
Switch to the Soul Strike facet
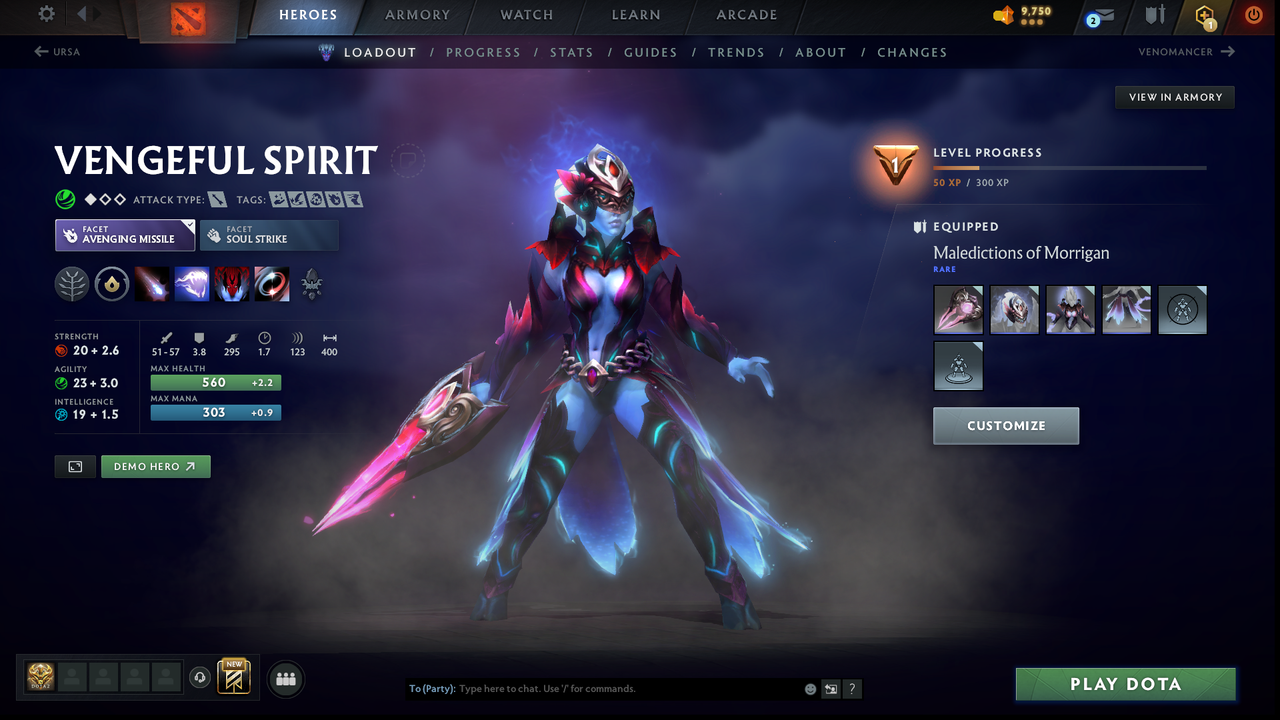coord(270,235)
